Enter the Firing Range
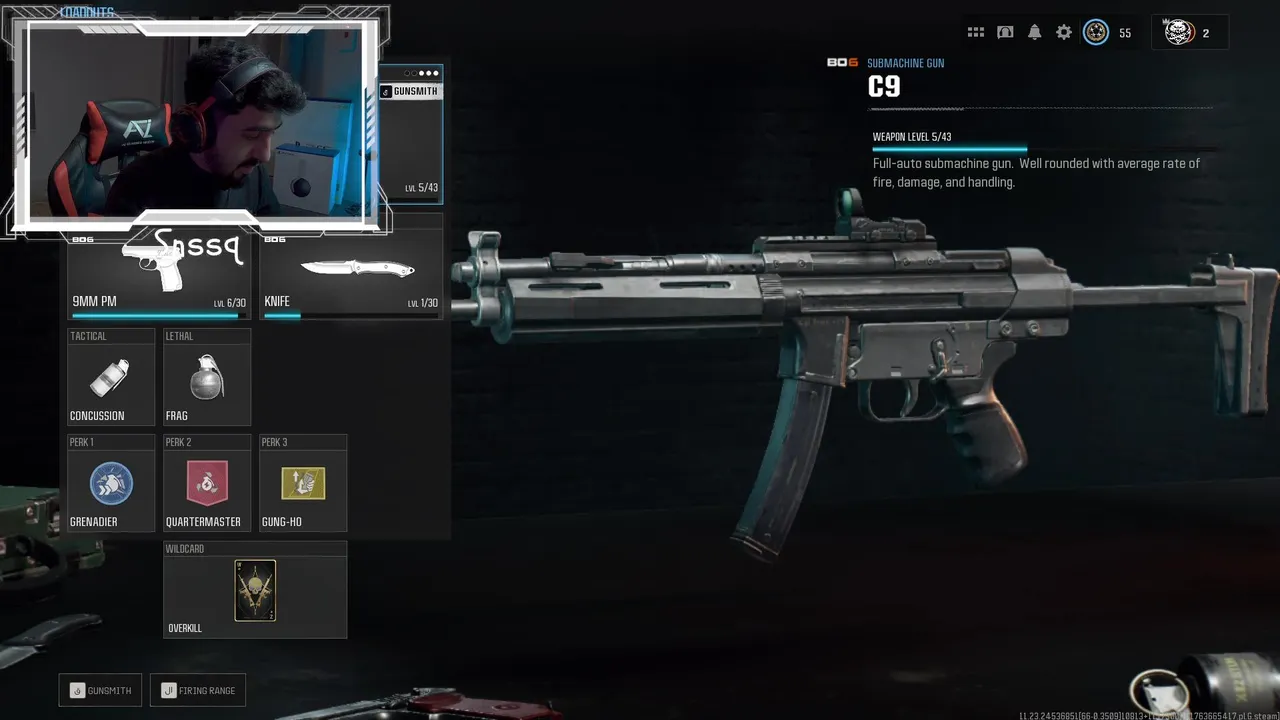 click(x=198, y=690)
